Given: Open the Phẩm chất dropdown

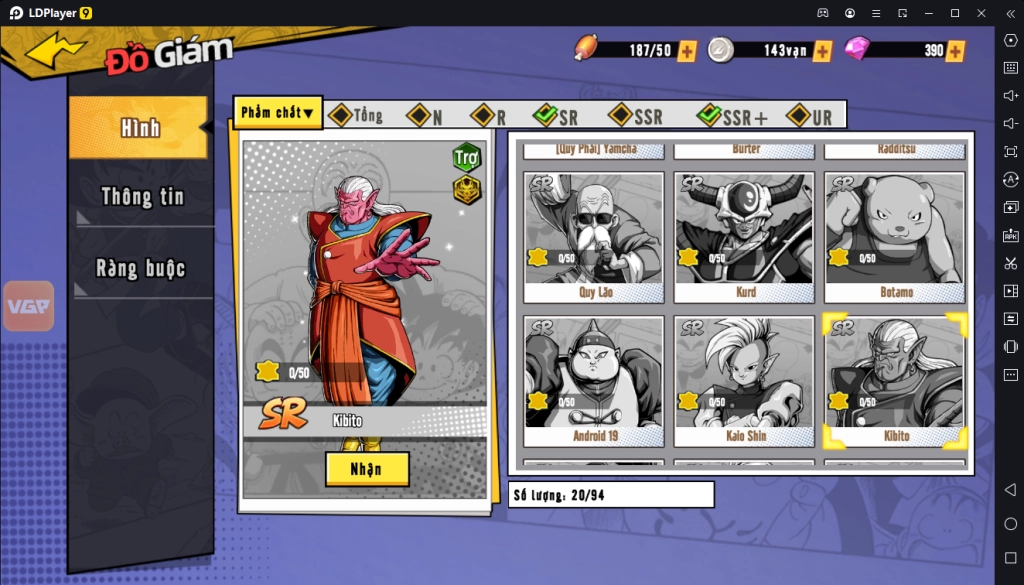Looking at the screenshot, I should click(278, 113).
